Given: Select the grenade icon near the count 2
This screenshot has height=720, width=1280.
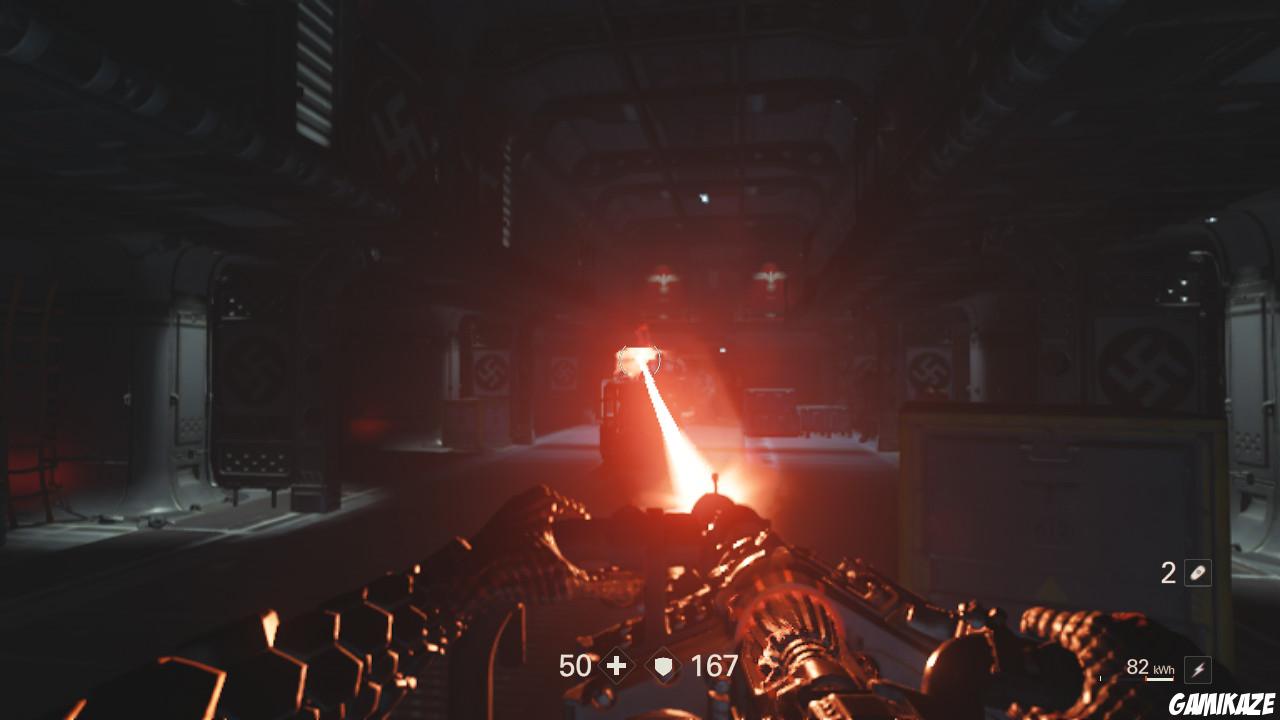Looking at the screenshot, I should point(1196,572).
